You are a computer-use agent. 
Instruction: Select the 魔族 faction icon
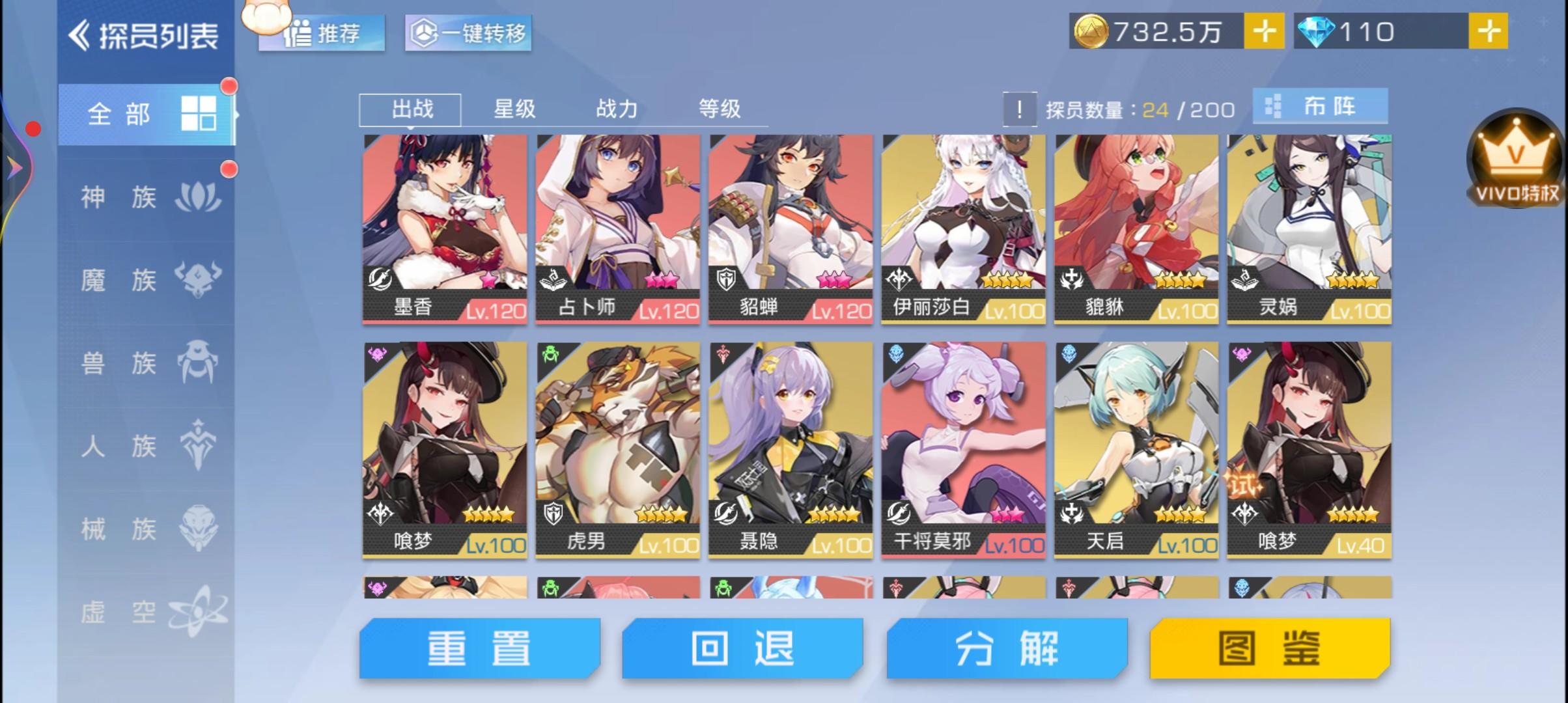click(x=200, y=279)
